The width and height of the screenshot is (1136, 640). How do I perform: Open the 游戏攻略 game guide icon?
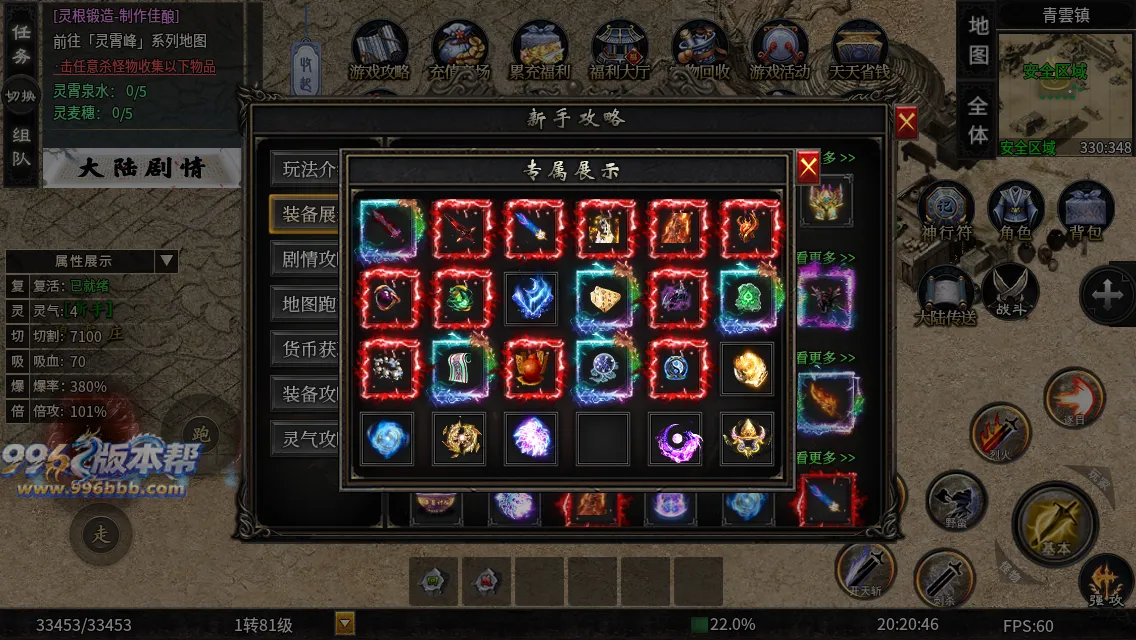coord(380,52)
